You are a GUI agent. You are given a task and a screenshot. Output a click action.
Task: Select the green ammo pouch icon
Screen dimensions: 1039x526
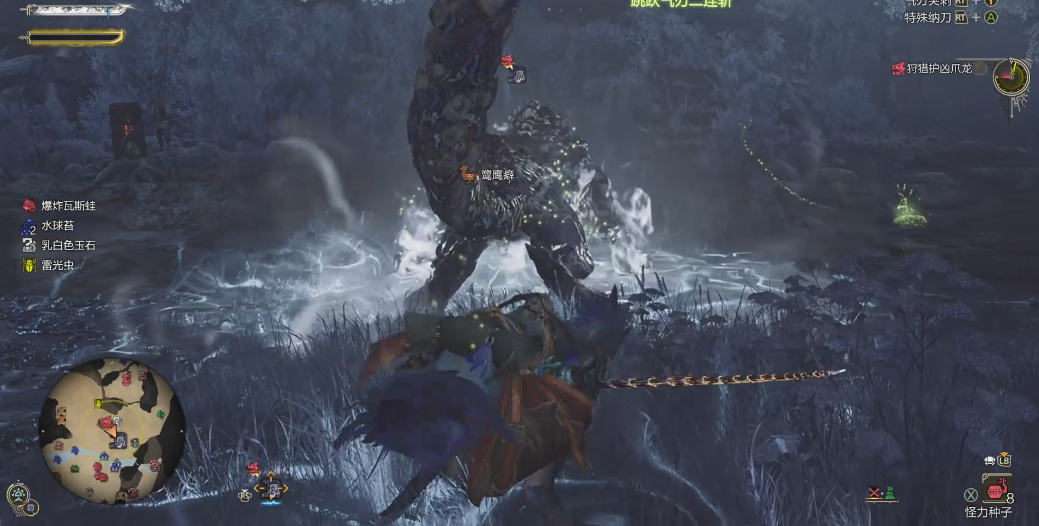pos(889,494)
